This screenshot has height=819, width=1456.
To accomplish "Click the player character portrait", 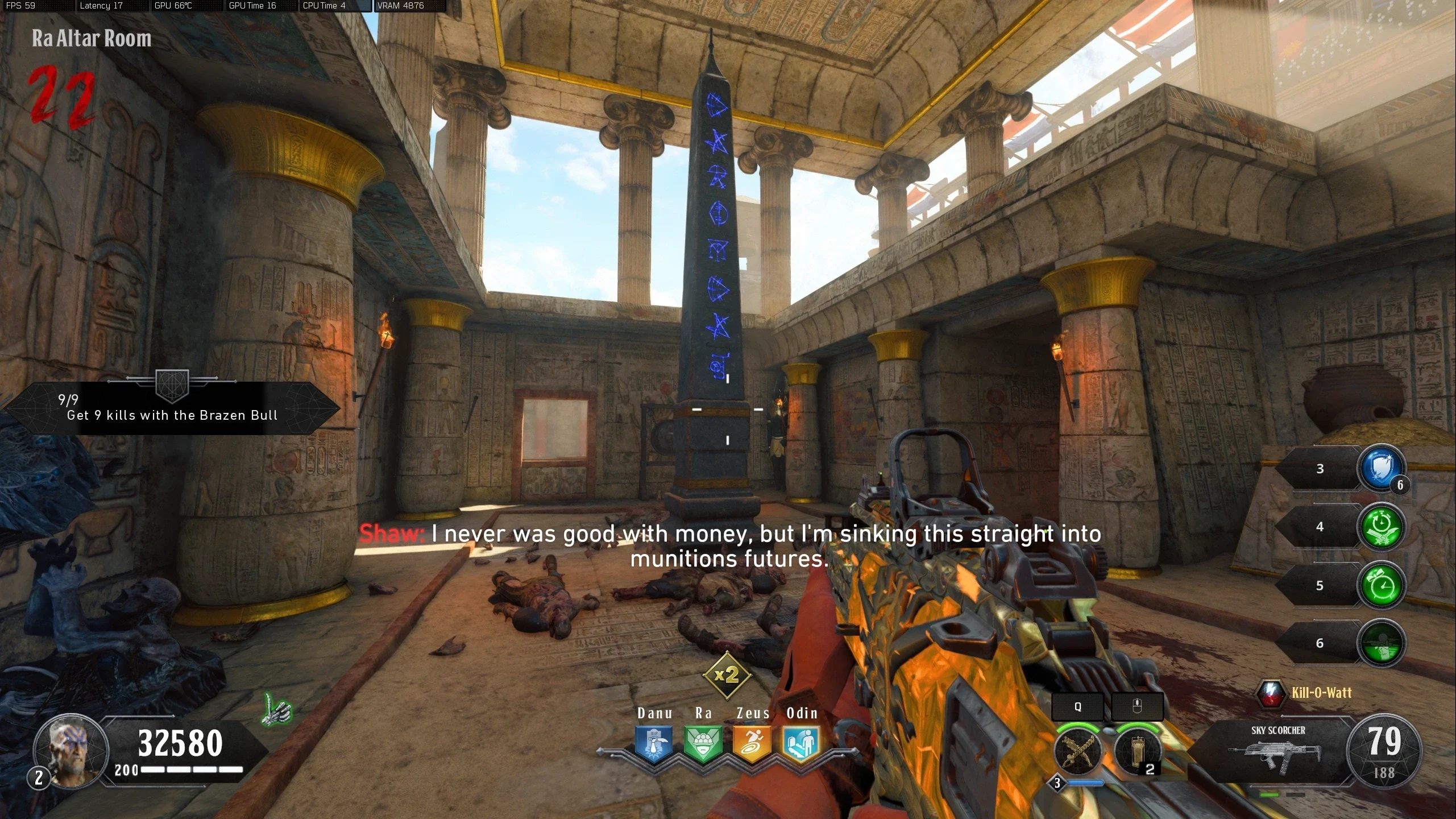I will click(71, 751).
